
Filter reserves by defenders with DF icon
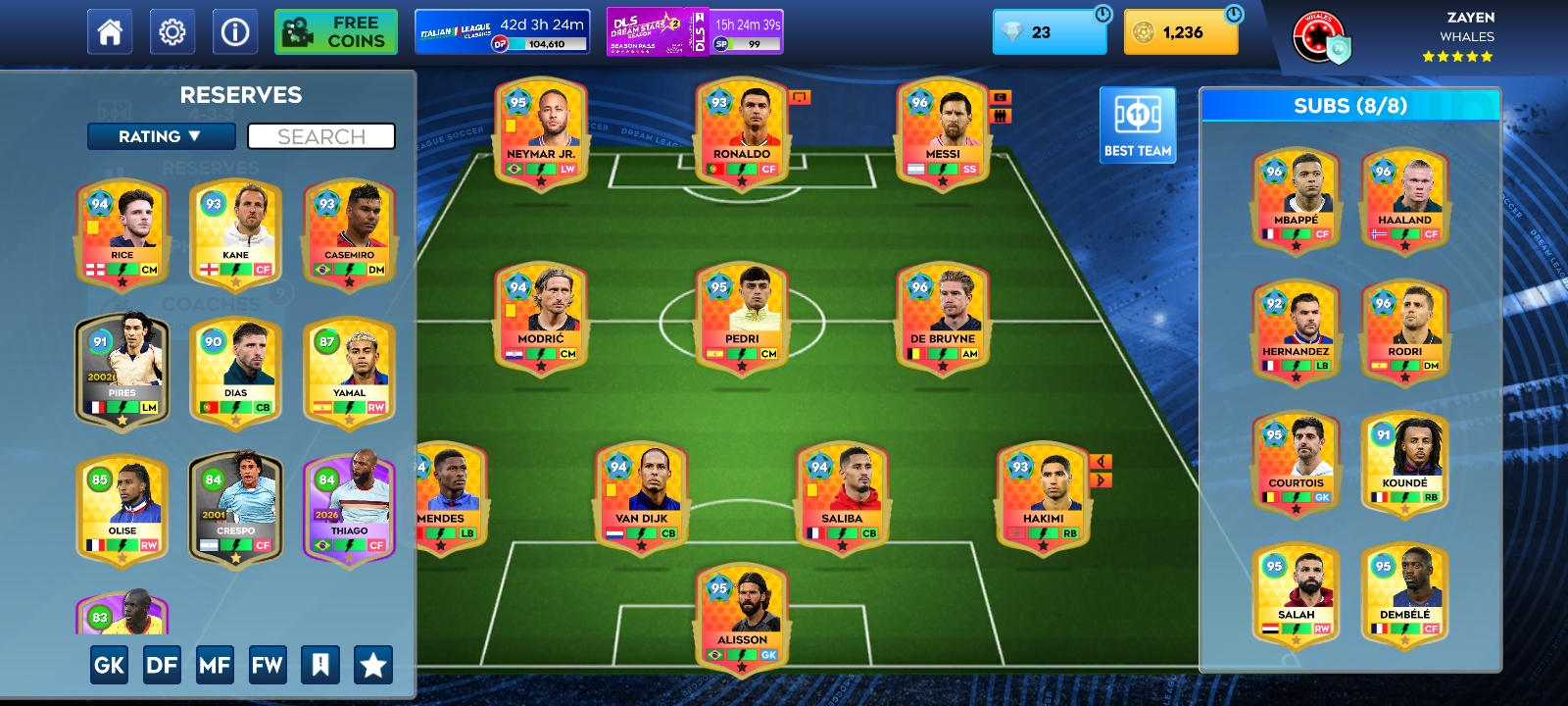(163, 664)
